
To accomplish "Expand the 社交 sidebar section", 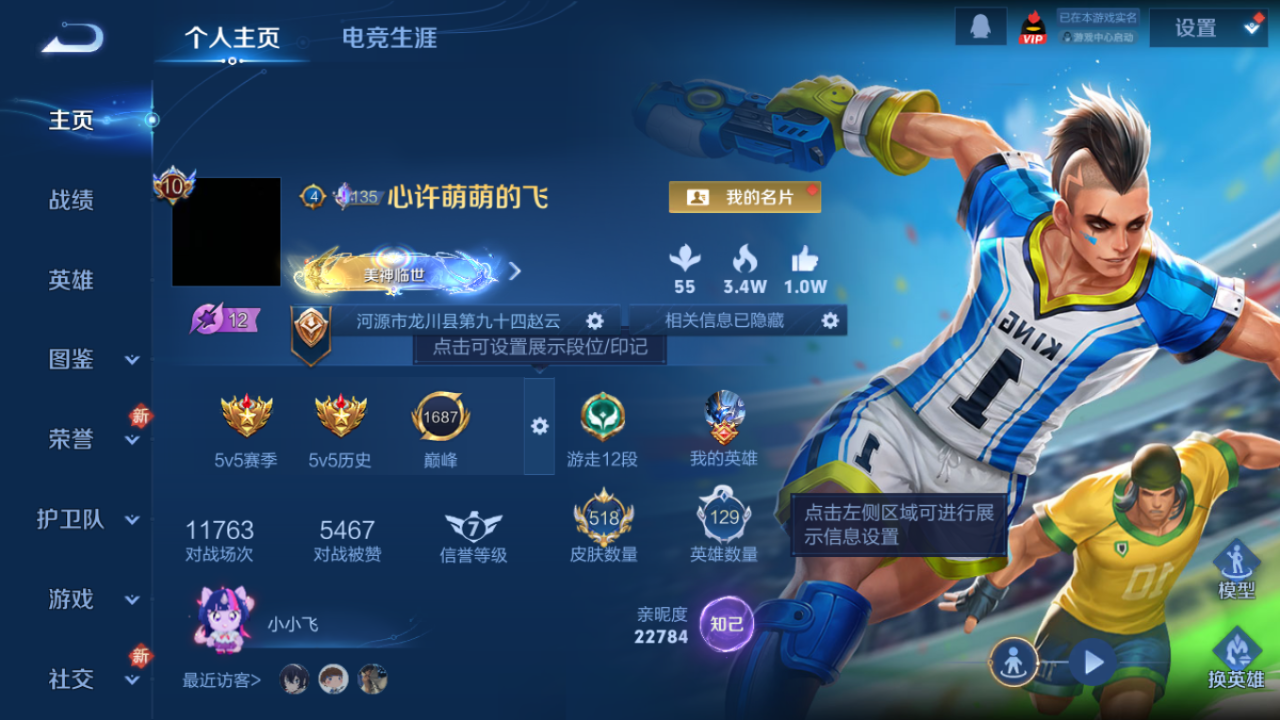I will 71,680.
